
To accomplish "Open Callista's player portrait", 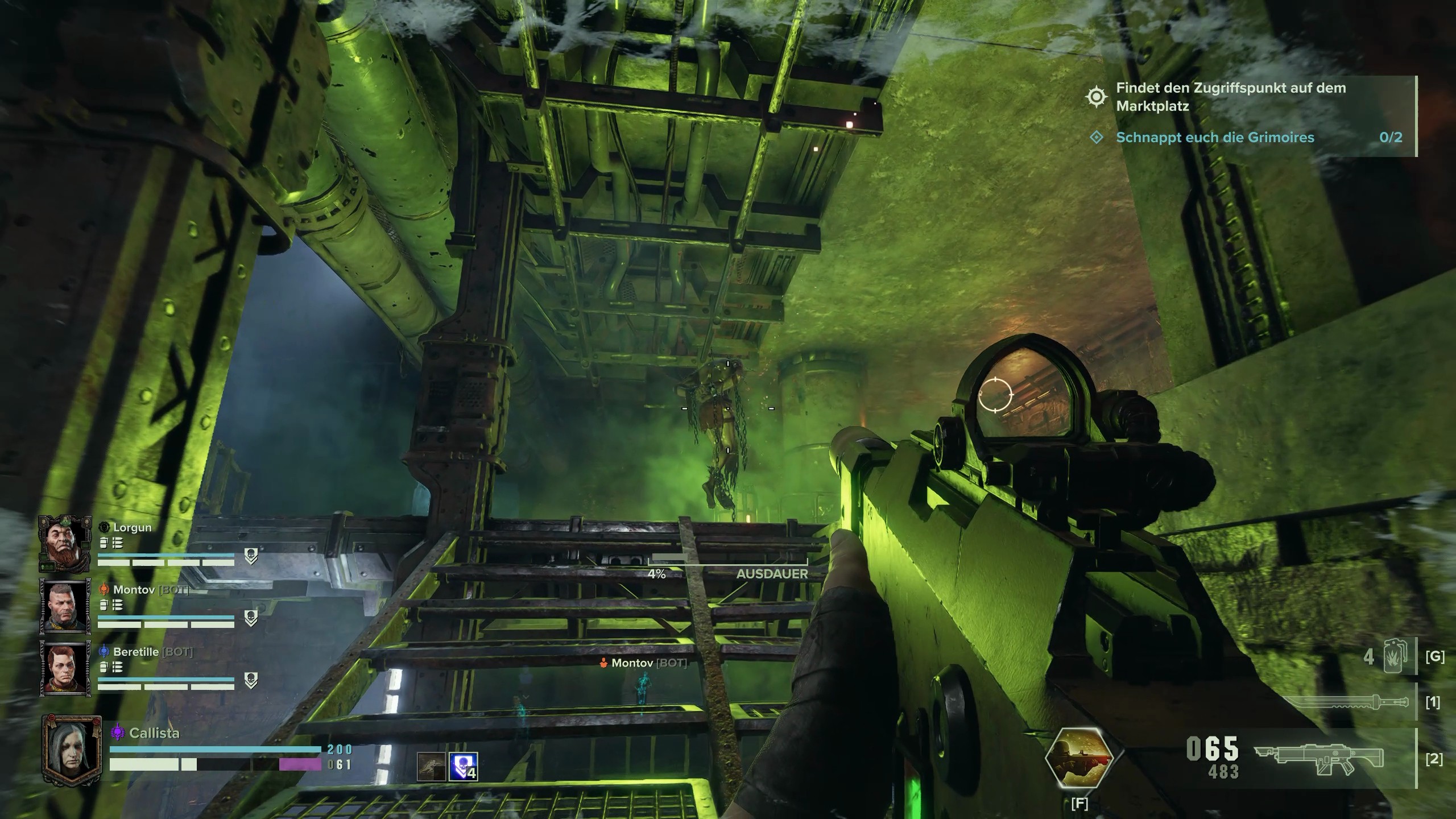I will pyautogui.click(x=71, y=750).
